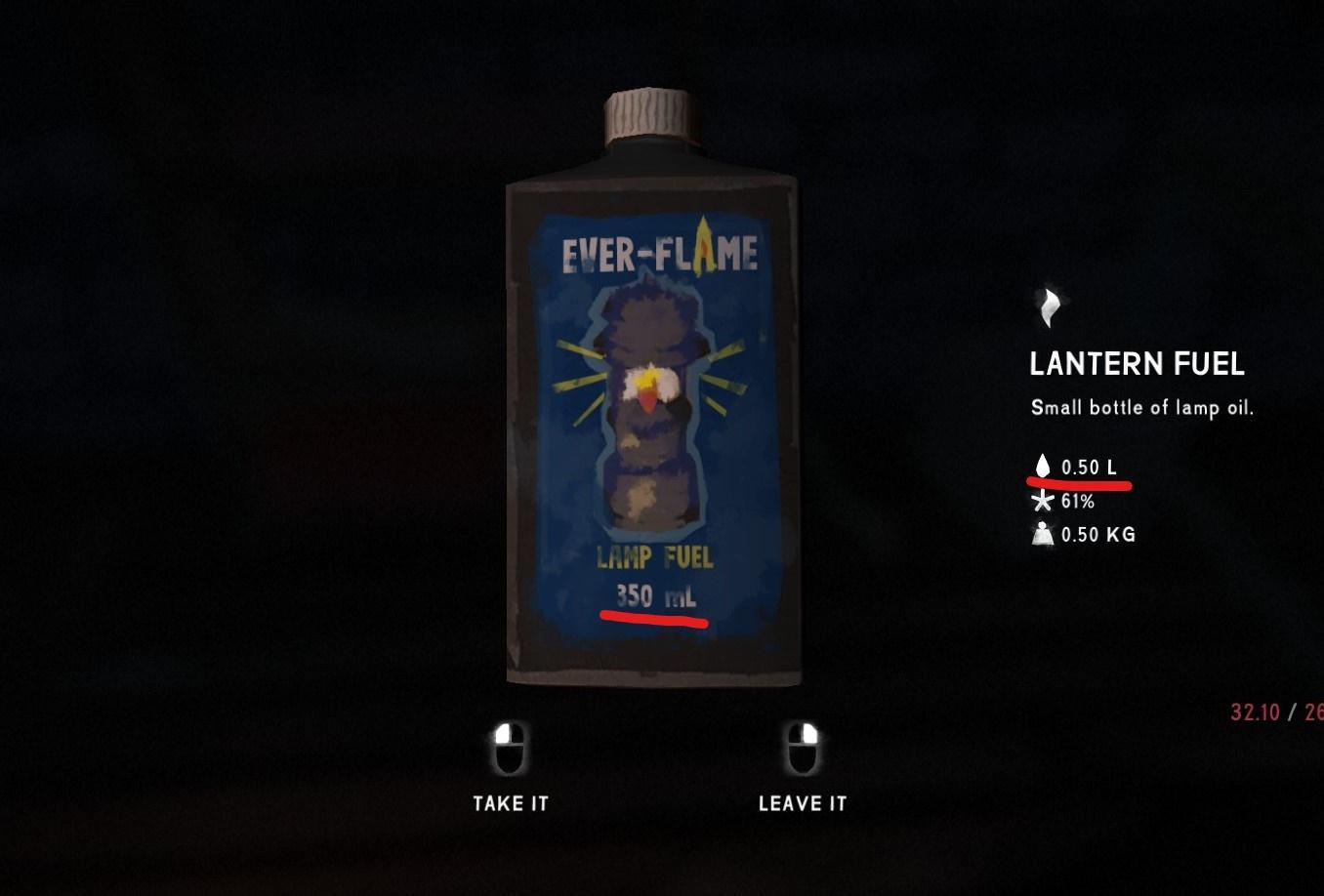The width and height of the screenshot is (1324, 896).
Task: Click the weight icon beside 0.50 KG
Action: (1043, 534)
